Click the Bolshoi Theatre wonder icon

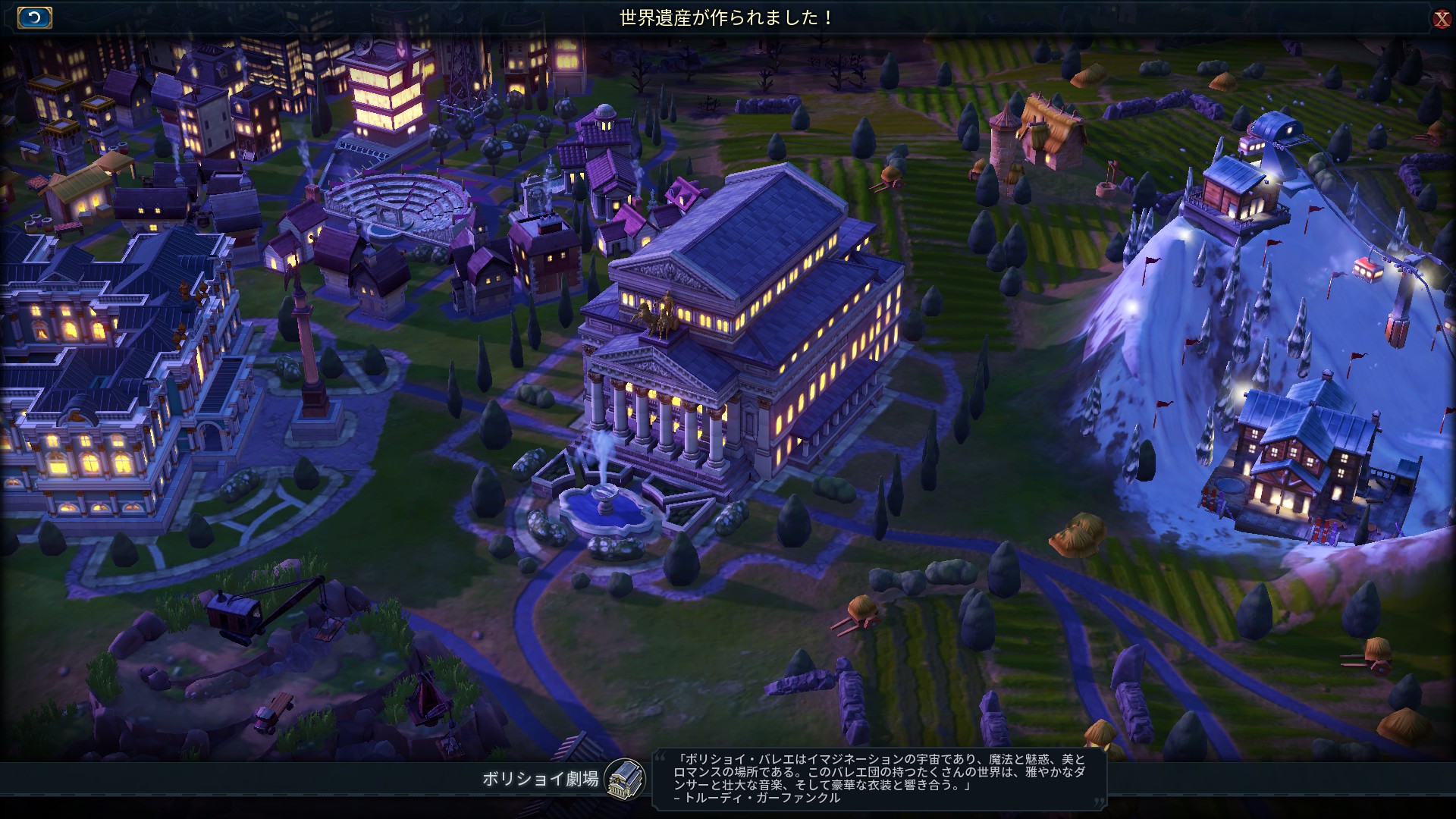click(x=625, y=779)
